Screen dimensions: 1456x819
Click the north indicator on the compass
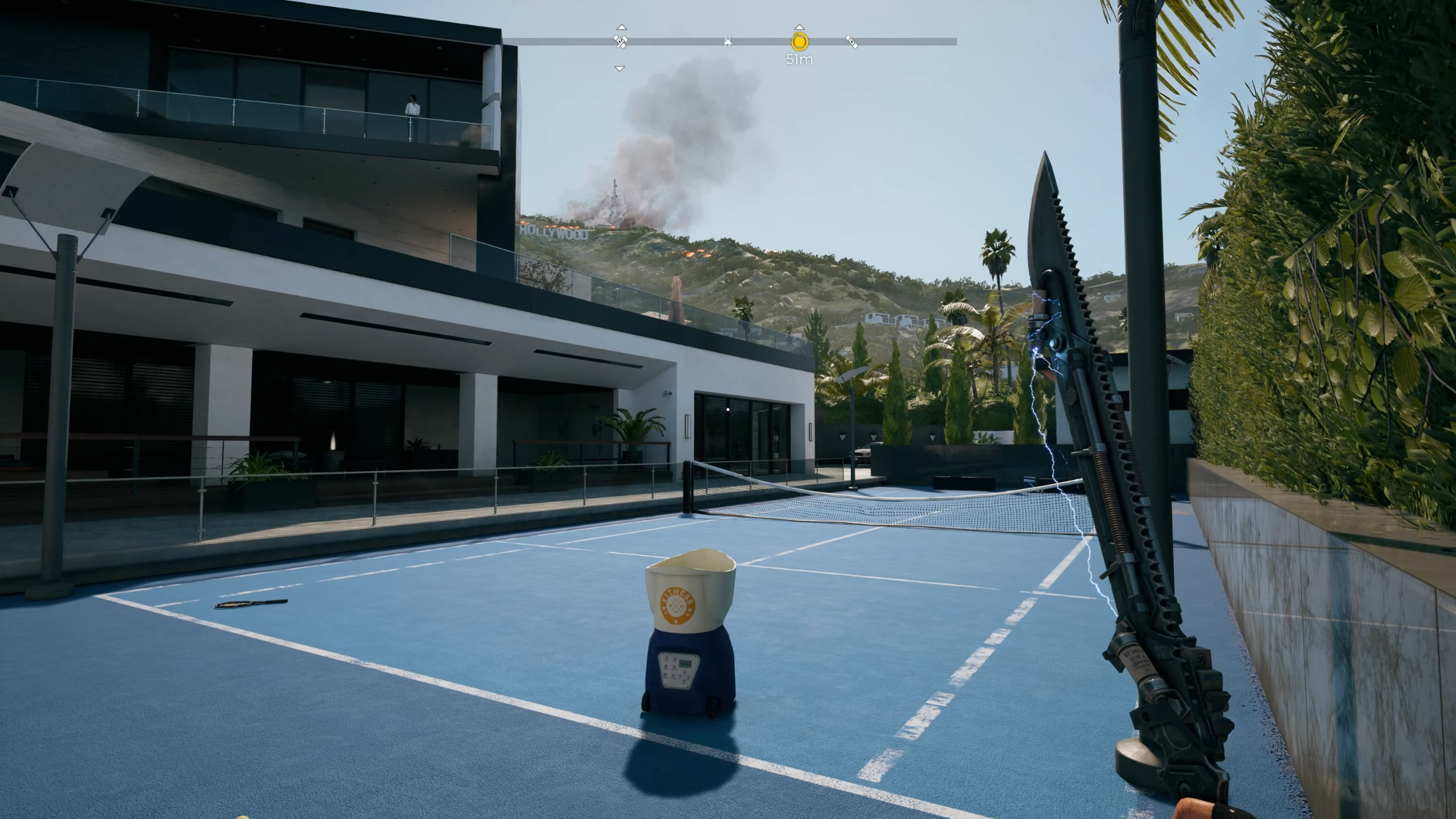coord(727,42)
